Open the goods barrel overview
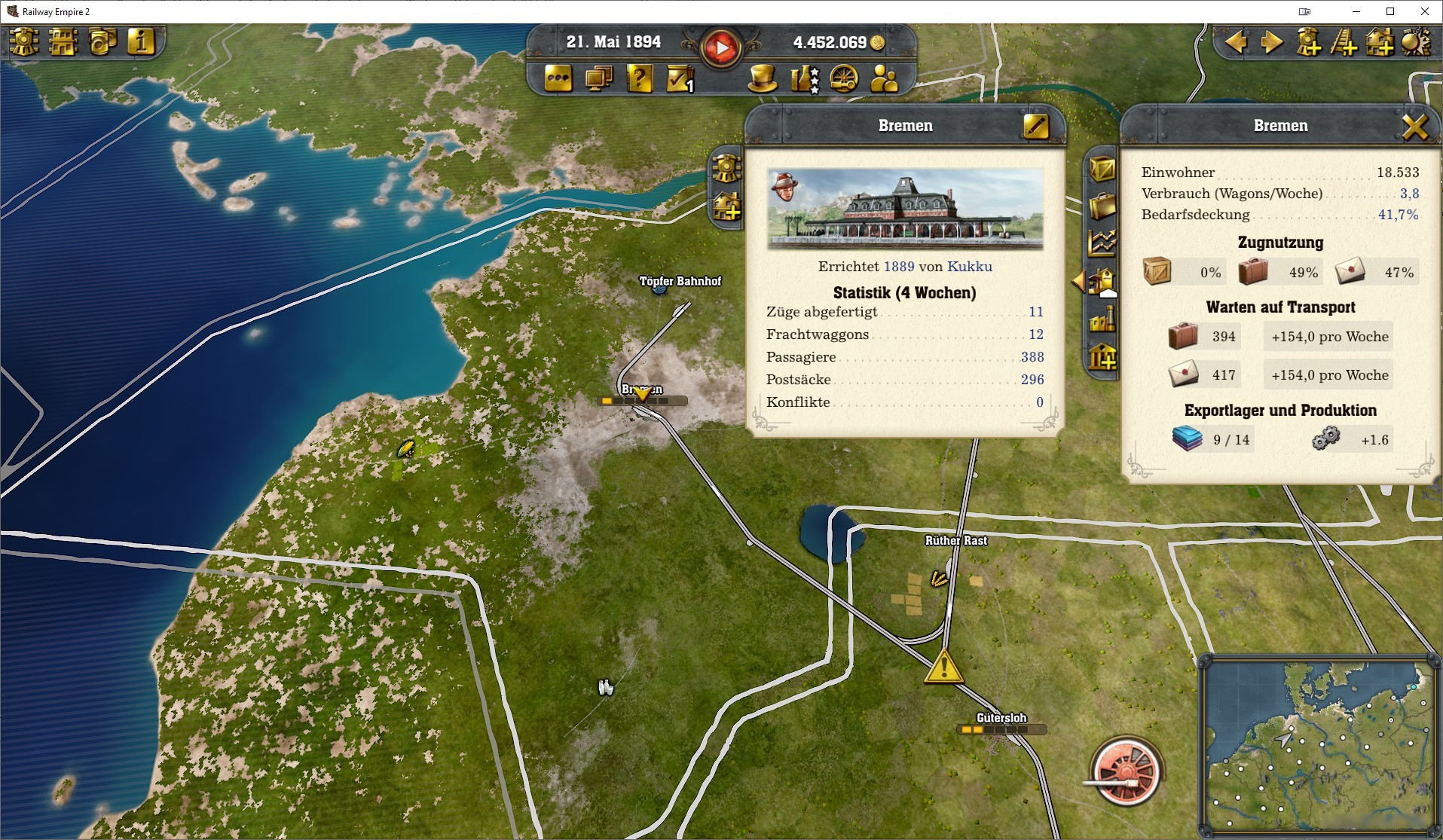1443x840 pixels. pos(104,43)
